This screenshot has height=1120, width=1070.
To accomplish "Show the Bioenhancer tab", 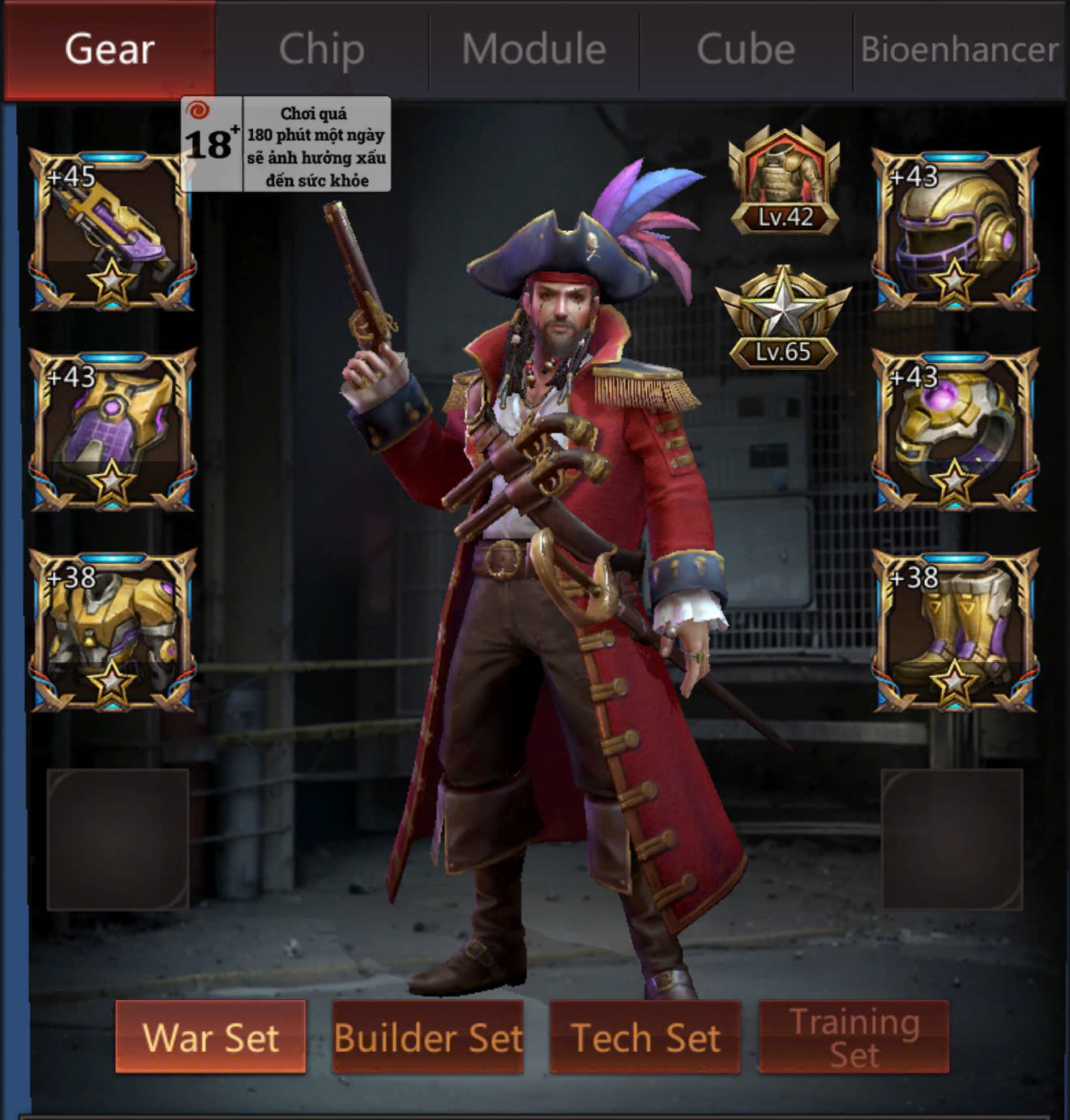I will [x=959, y=49].
